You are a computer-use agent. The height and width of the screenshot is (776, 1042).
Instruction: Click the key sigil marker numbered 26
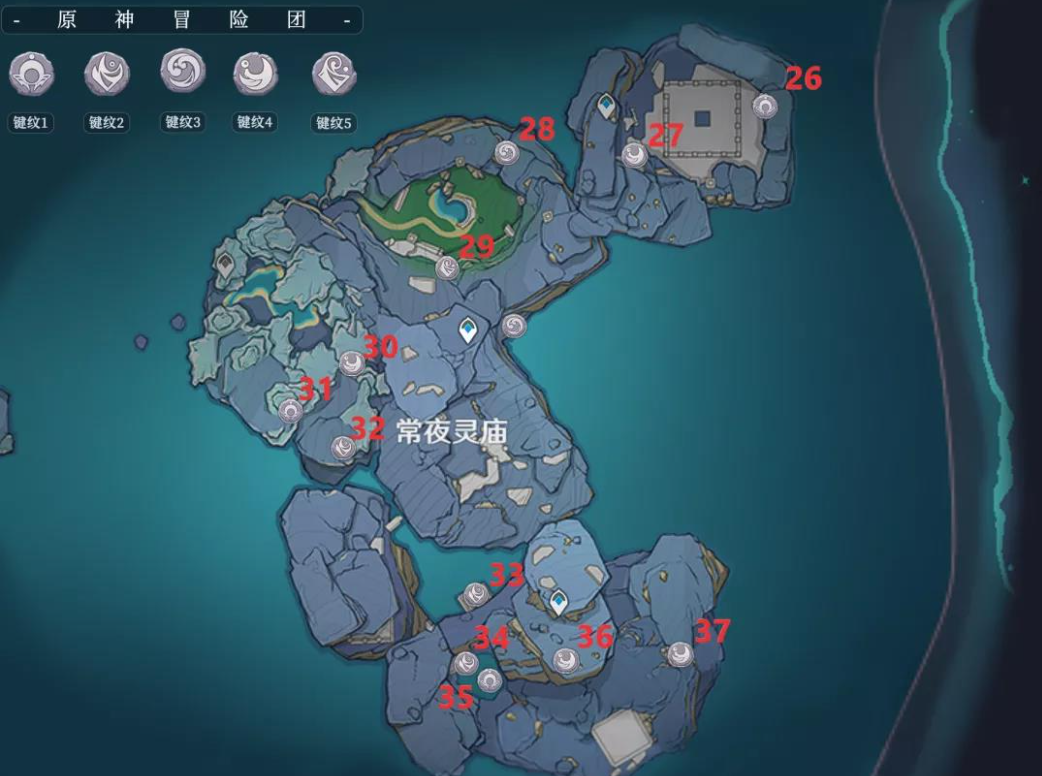click(x=765, y=106)
